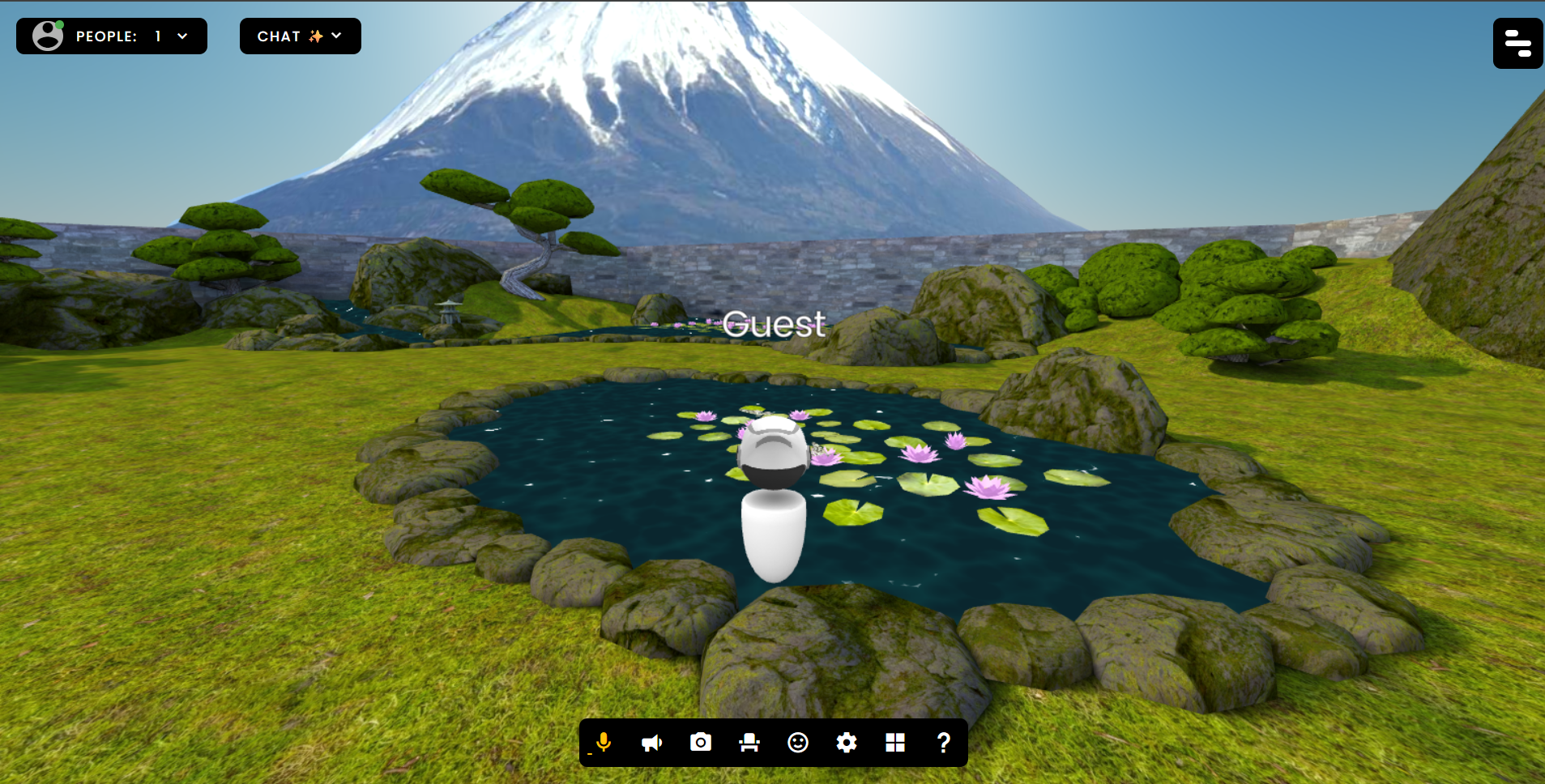Click the megaphone broadcast icon
The height and width of the screenshot is (784, 1545).
point(652,743)
